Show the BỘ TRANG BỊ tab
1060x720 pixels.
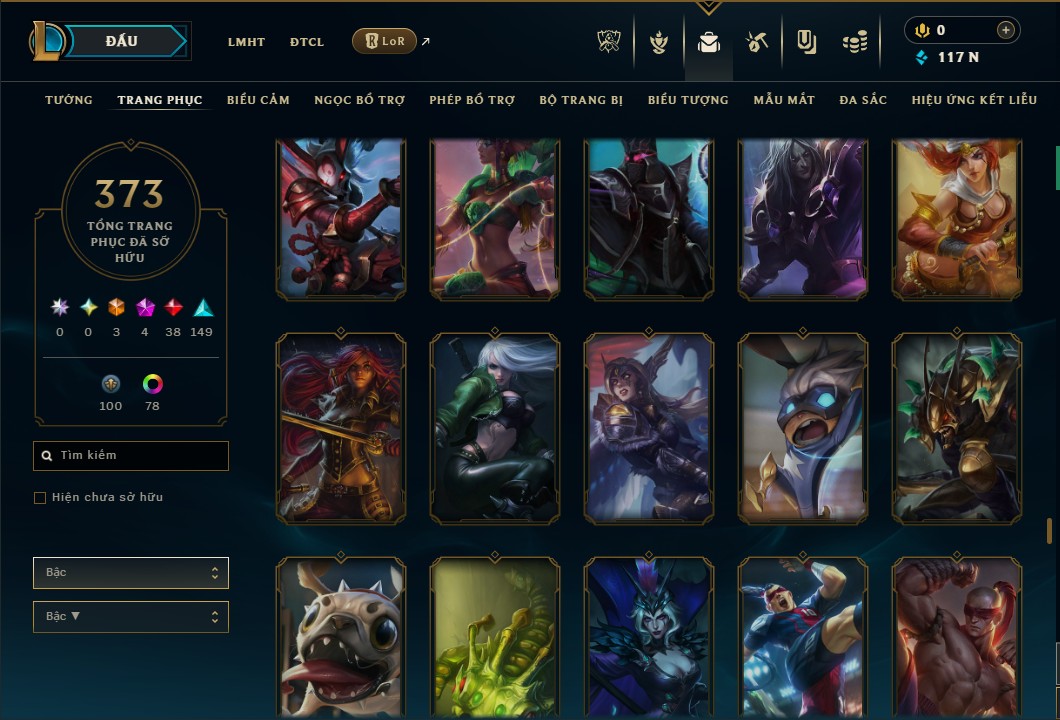coord(581,100)
